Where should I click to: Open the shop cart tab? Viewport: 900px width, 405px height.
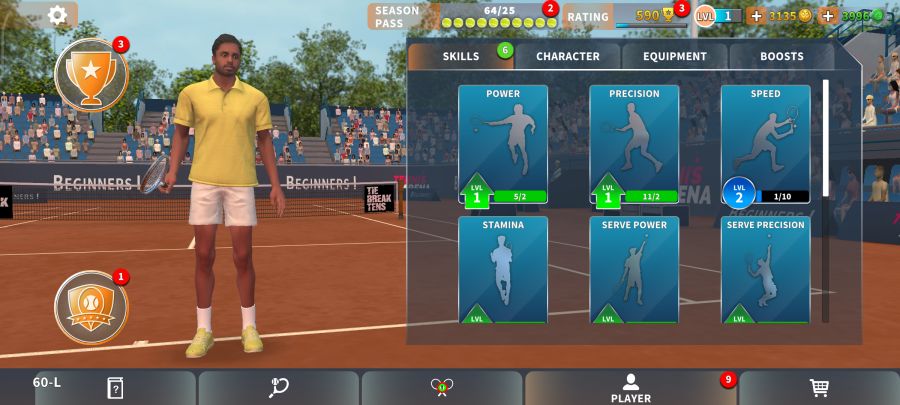[818, 388]
